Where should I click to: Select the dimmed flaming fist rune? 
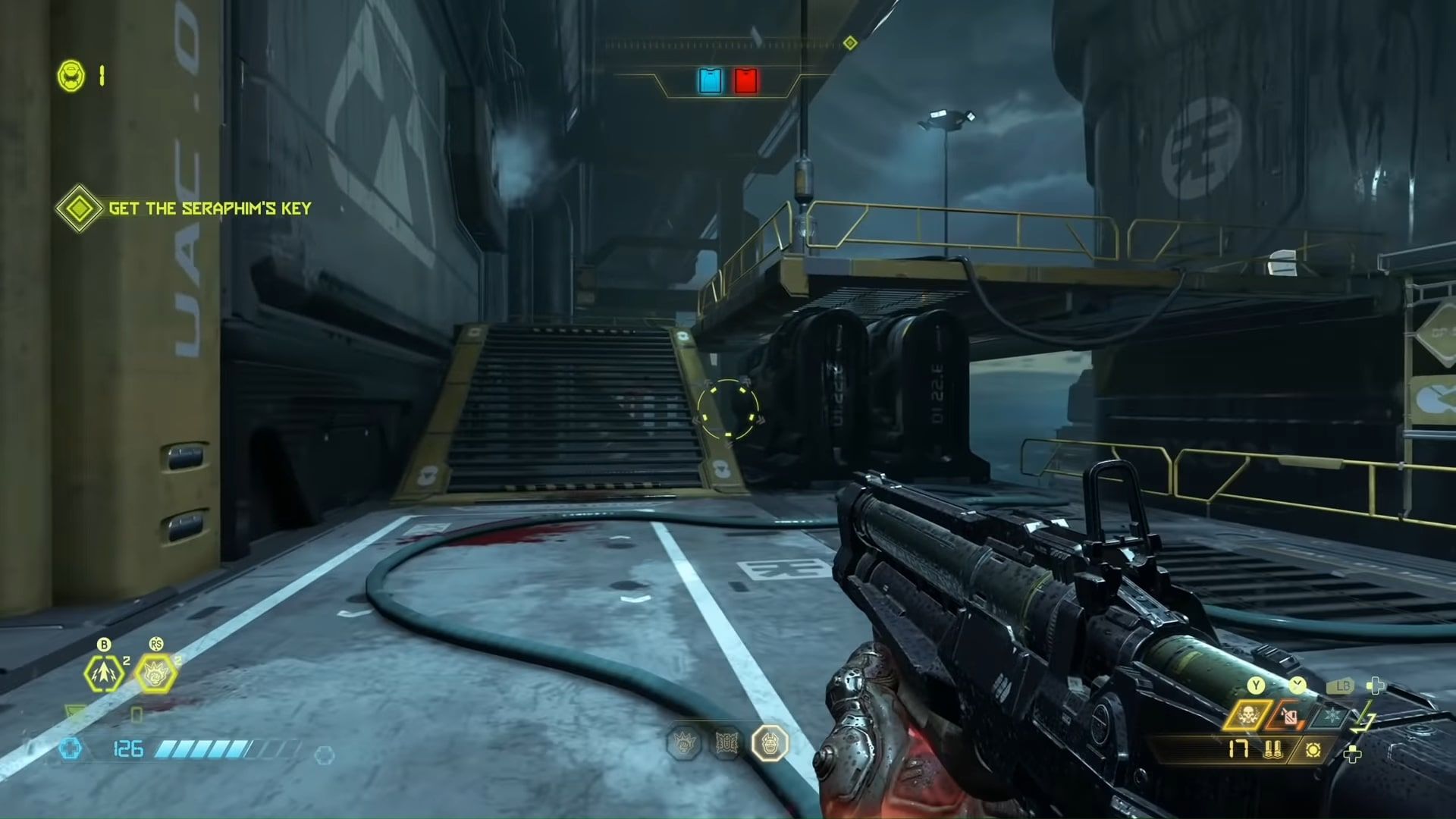pos(683,744)
